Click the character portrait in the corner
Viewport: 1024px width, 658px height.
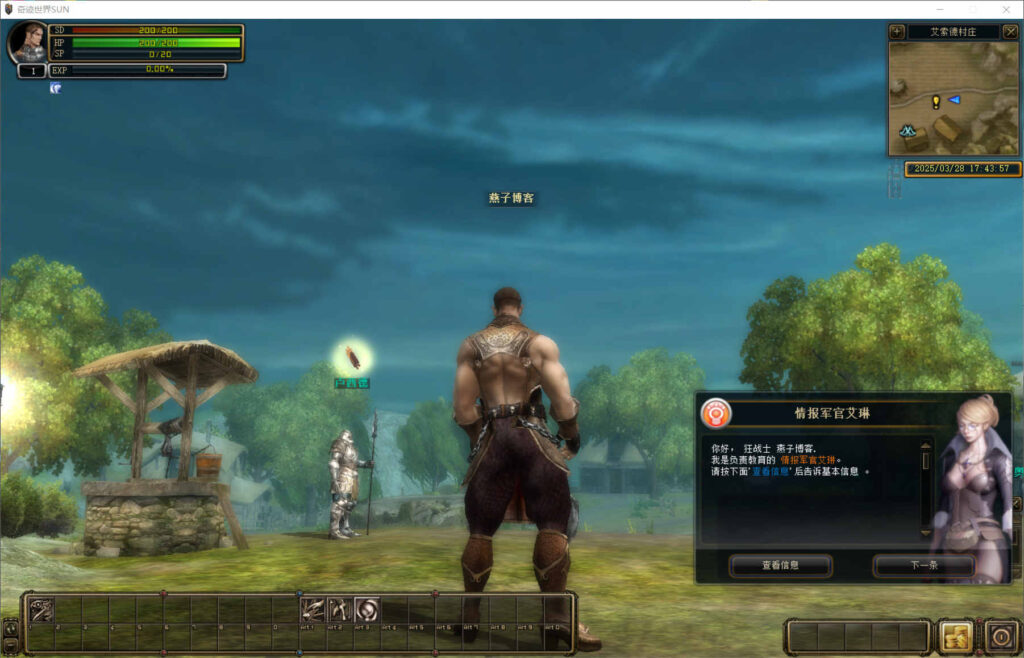pyautogui.click(x=28, y=43)
